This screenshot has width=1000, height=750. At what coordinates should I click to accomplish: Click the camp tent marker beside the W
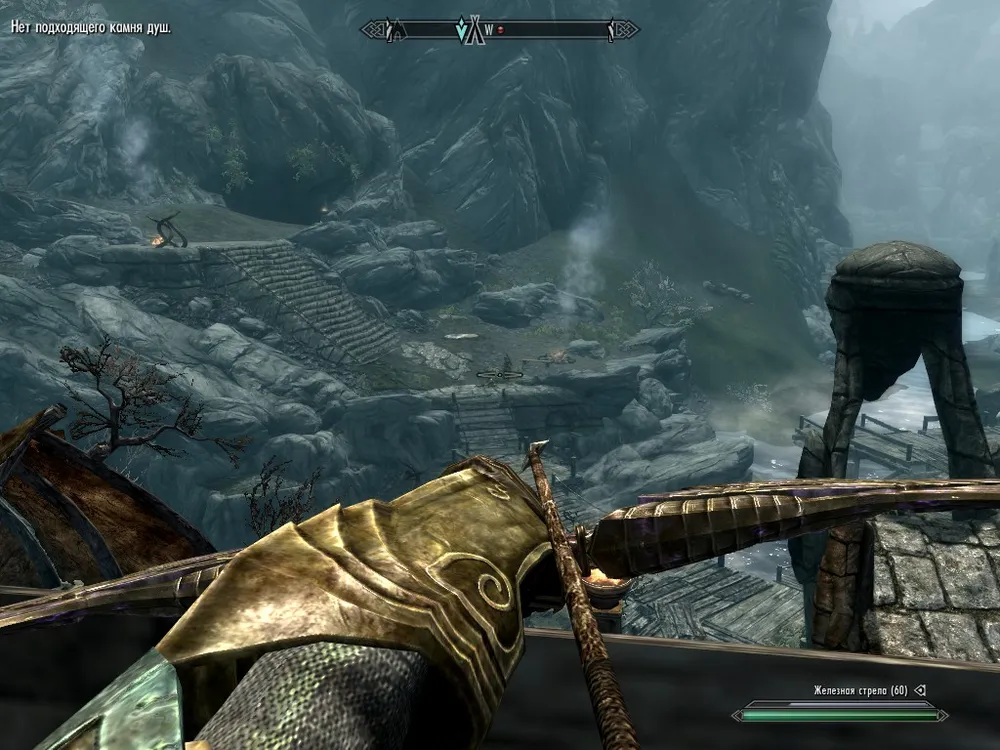tap(476, 30)
